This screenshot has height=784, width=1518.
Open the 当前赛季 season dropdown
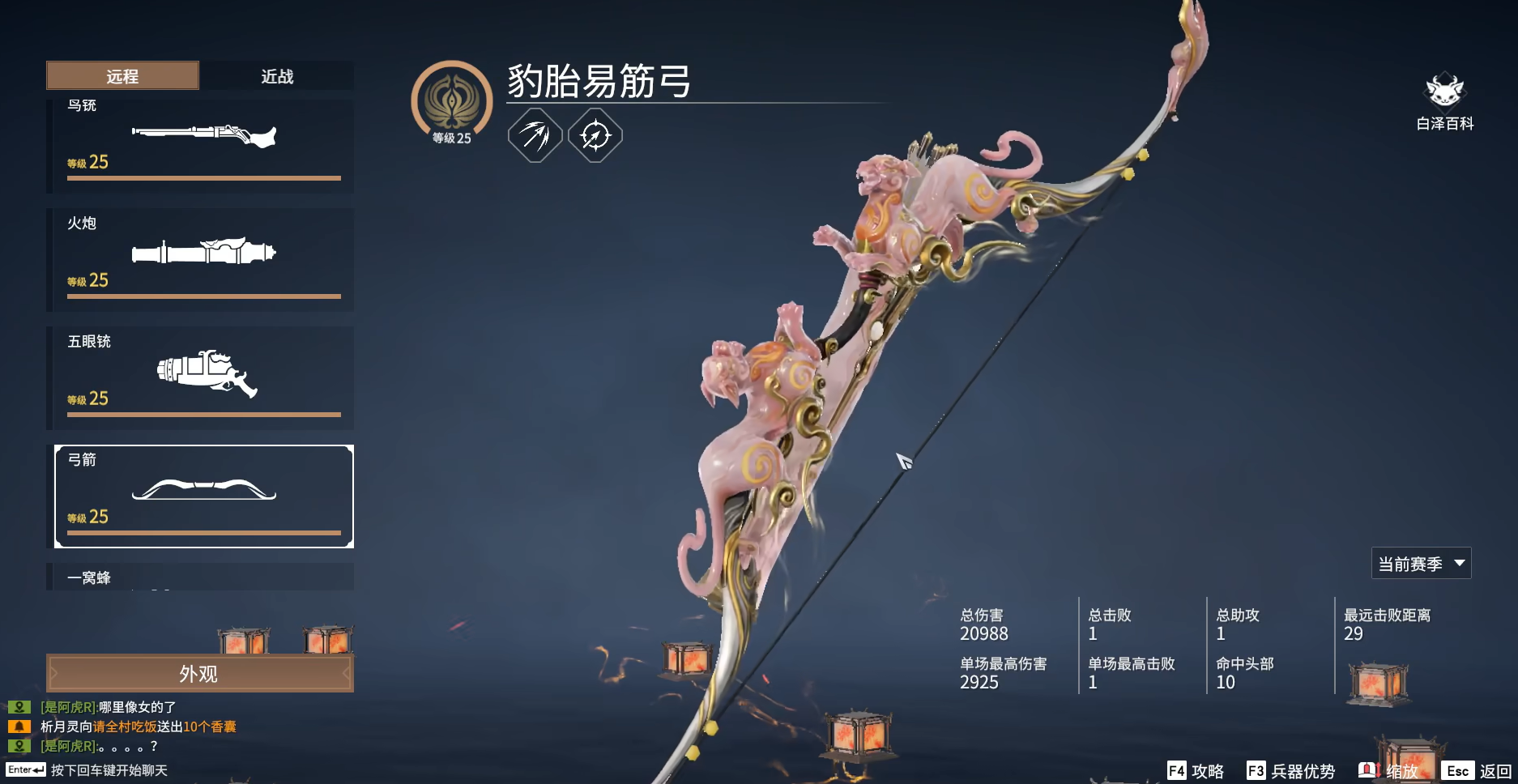[1422, 563]
